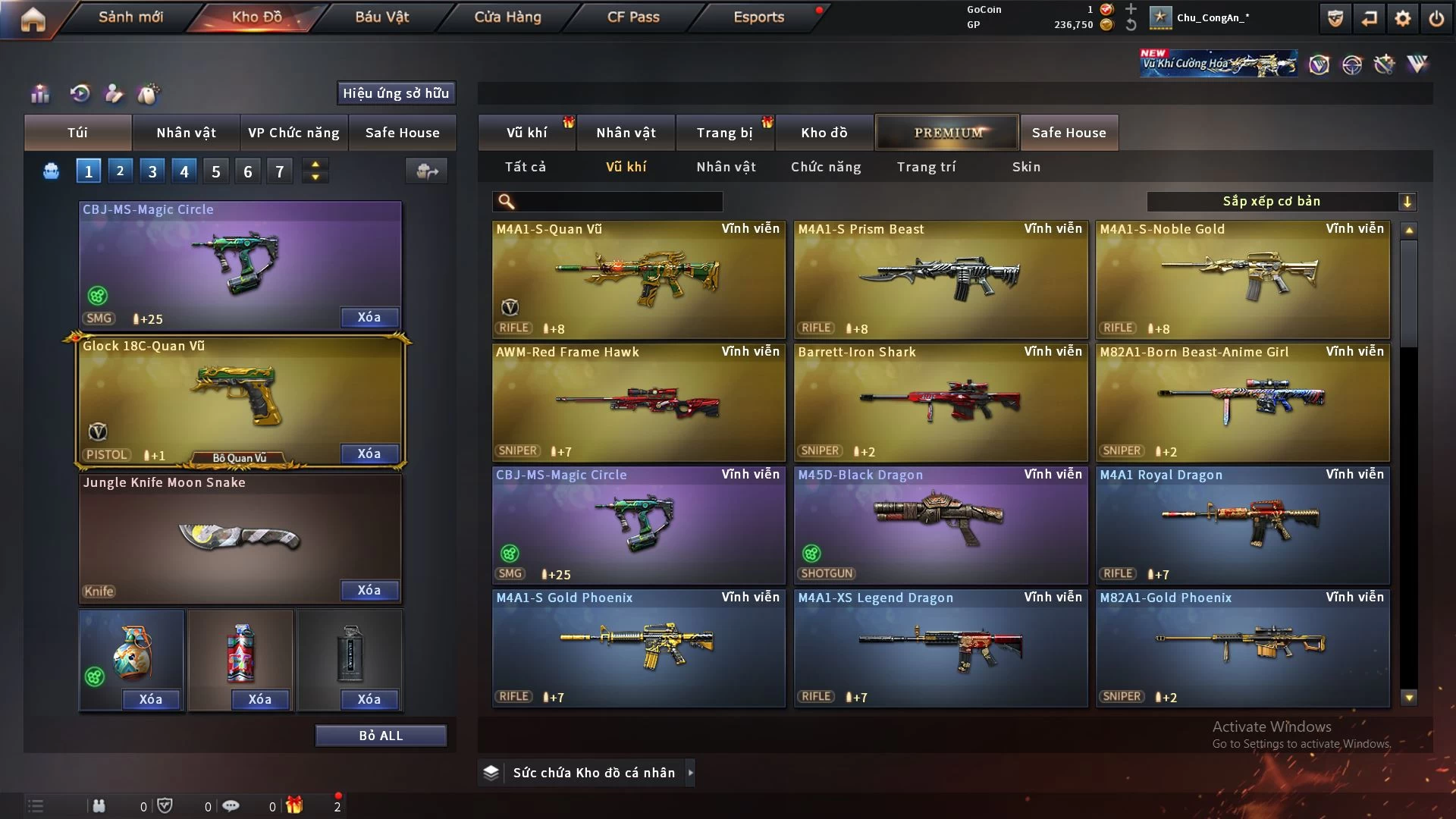The width and height of the screenshot is (1456, 819).
Task: Click the power exit icon
Action: click(x=1436, y=18)
